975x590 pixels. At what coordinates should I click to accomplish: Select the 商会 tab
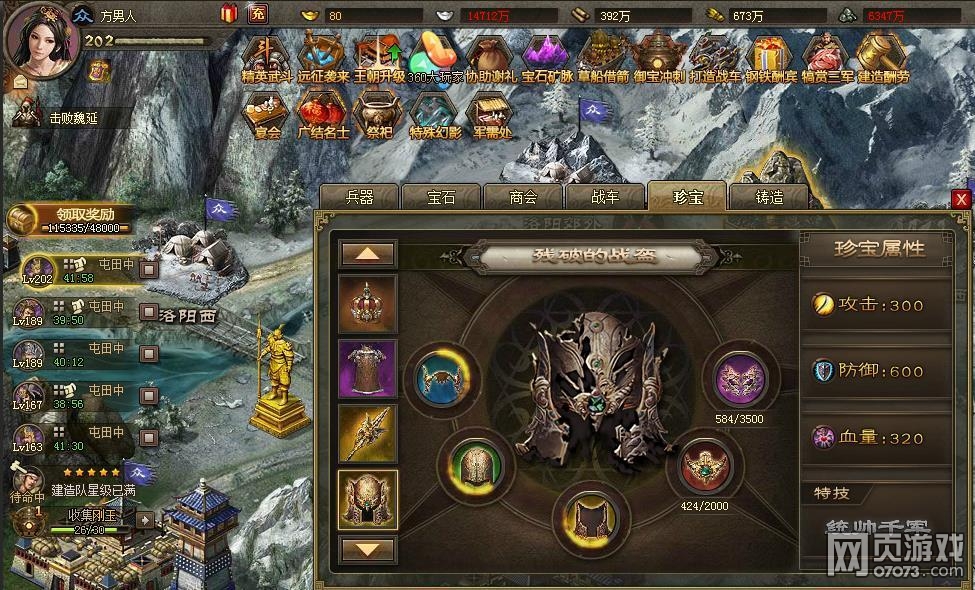(x=522, y=197)
